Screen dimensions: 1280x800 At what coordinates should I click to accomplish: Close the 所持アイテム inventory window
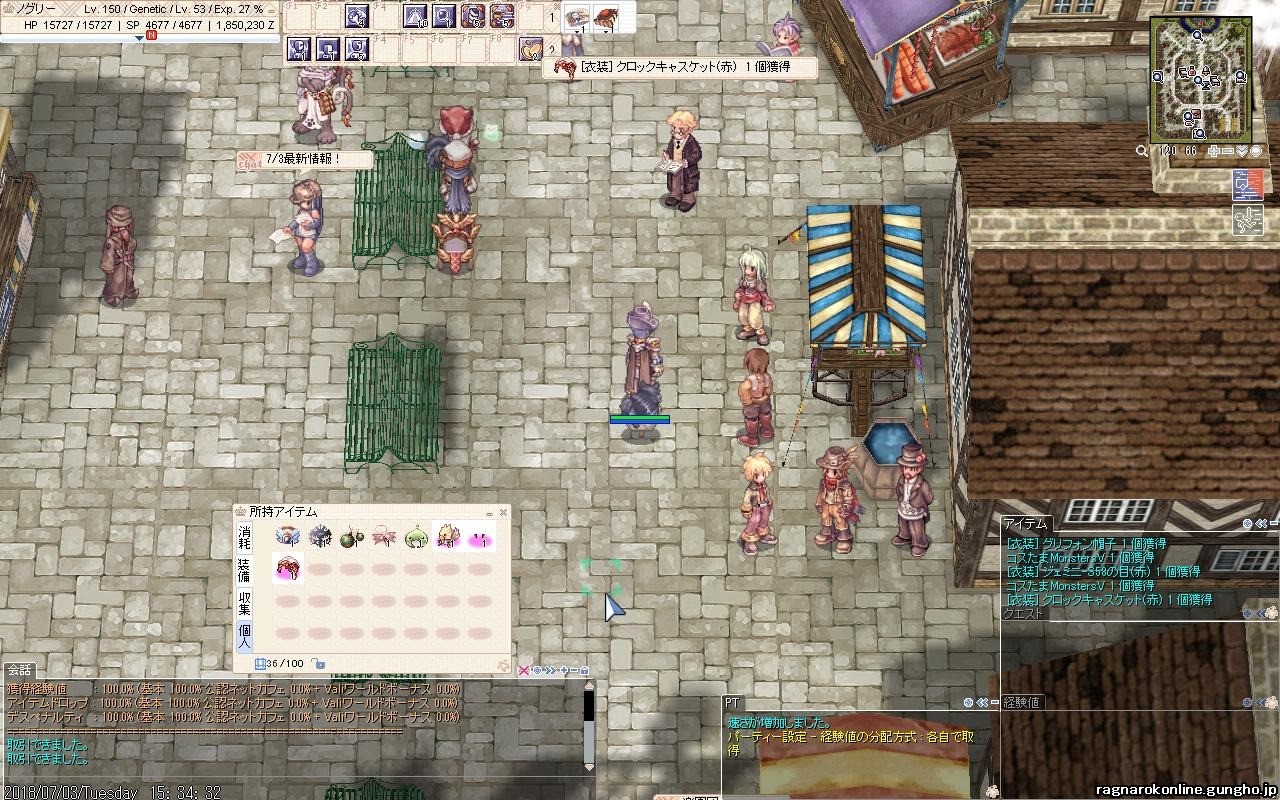point(503,513)
